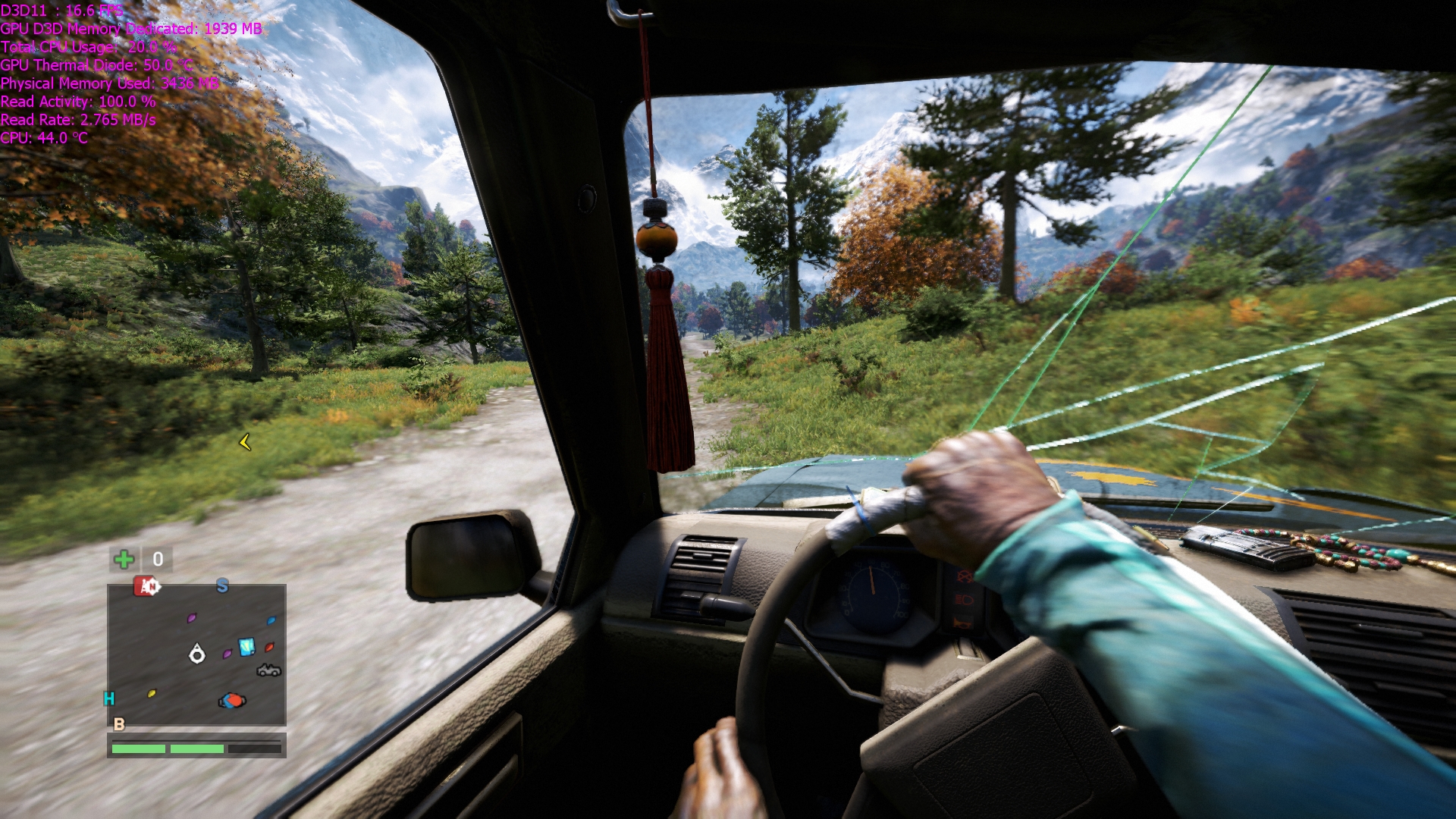Viewport: 1456px width, 819px height.
Task: Click the white player arrow on minimap
Action: 197,653
